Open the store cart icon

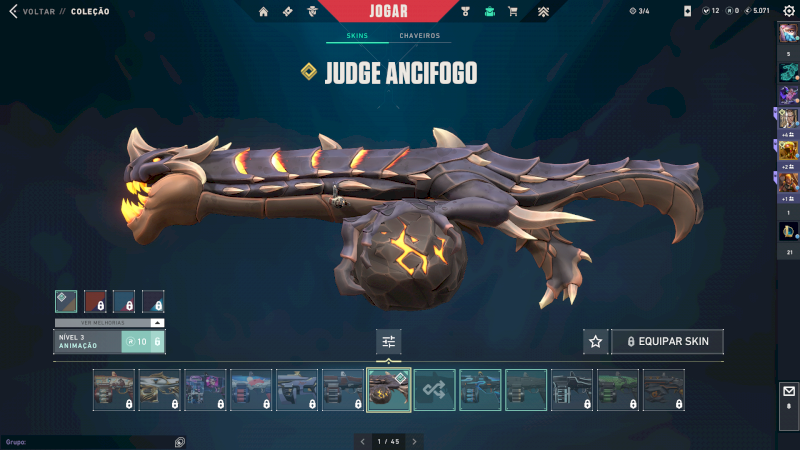(513, 12)
